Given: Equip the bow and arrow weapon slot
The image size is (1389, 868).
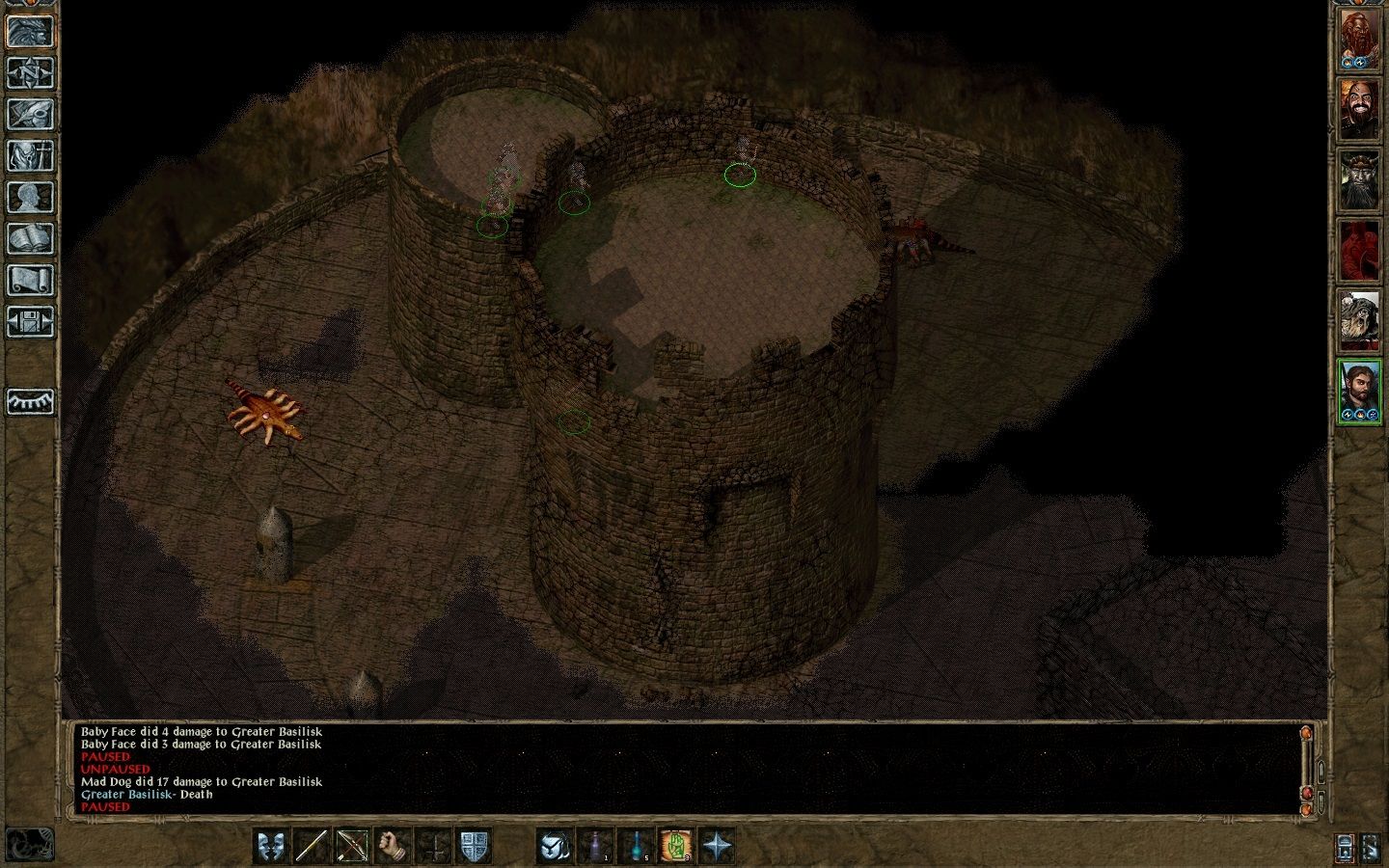Looking at the screenshot, I should coord(352,846).
